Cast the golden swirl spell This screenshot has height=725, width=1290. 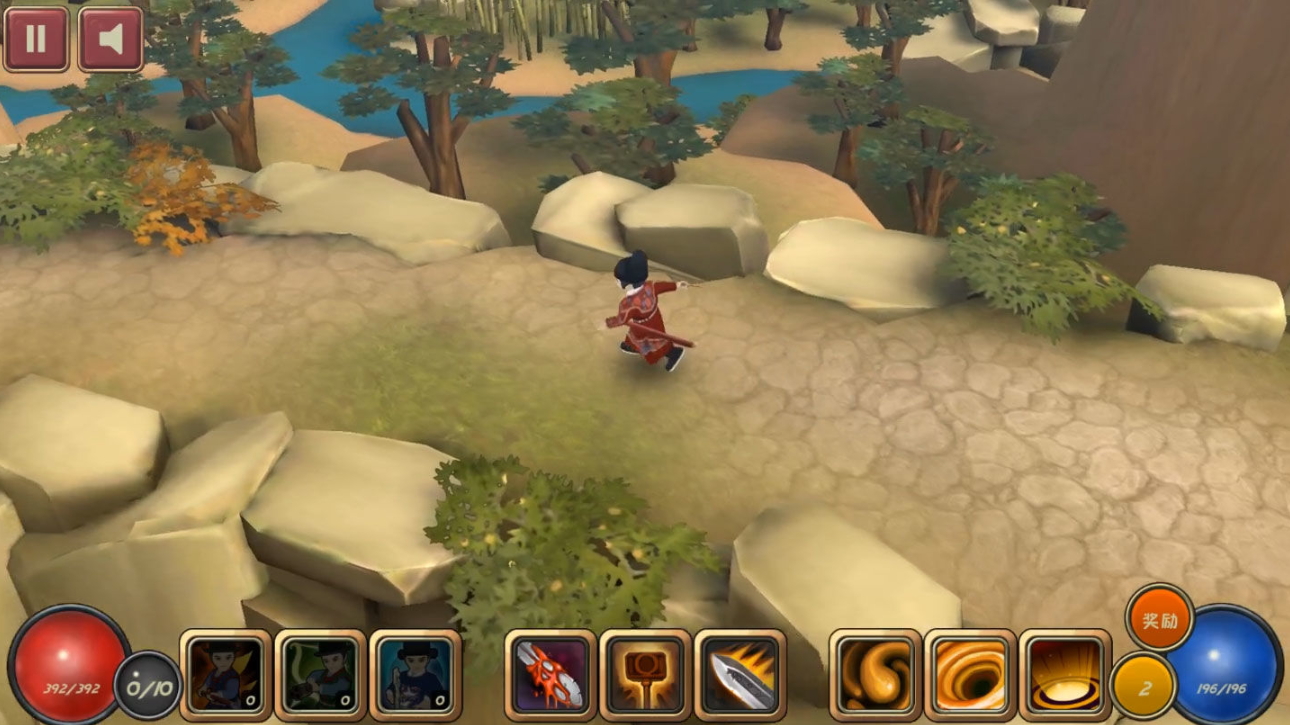(x=875, y=675)
